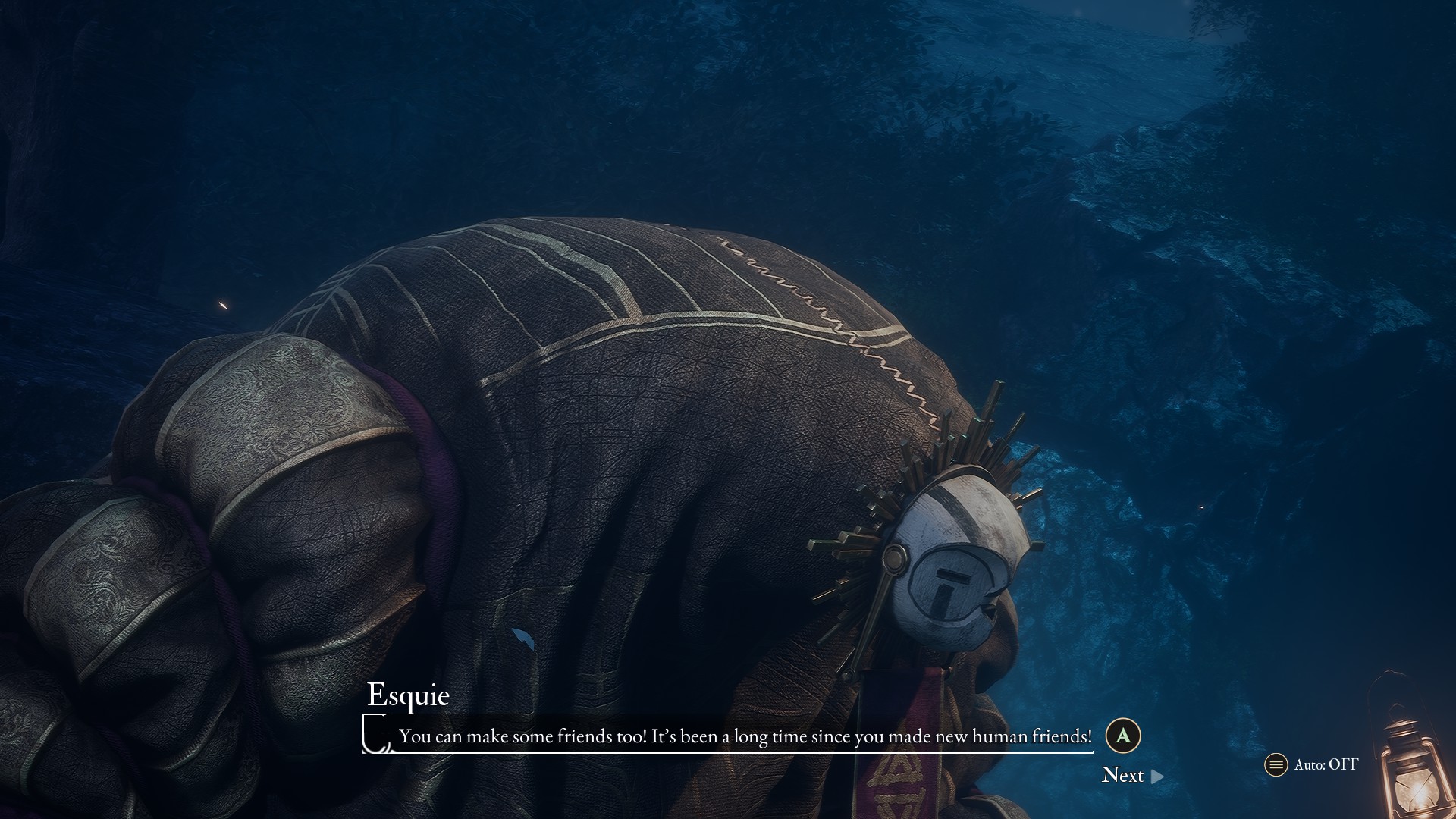Toggle the Auto: OFF dialogue setting
The width and height of the screenshot is (1456, 819).
[x=1313, y=764]
